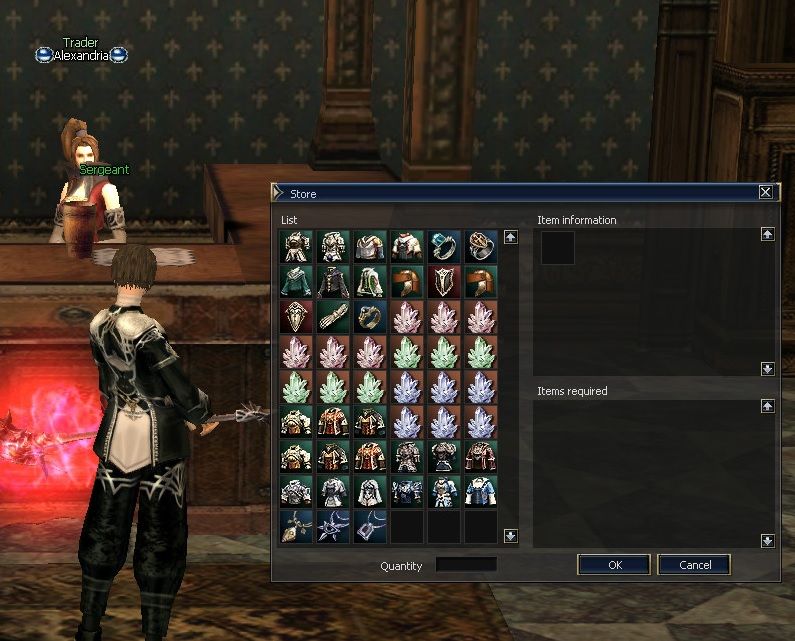Close the Store window with the X
Image resolution: width=795 pixels, height=641 pixels.
pos(765,192)
